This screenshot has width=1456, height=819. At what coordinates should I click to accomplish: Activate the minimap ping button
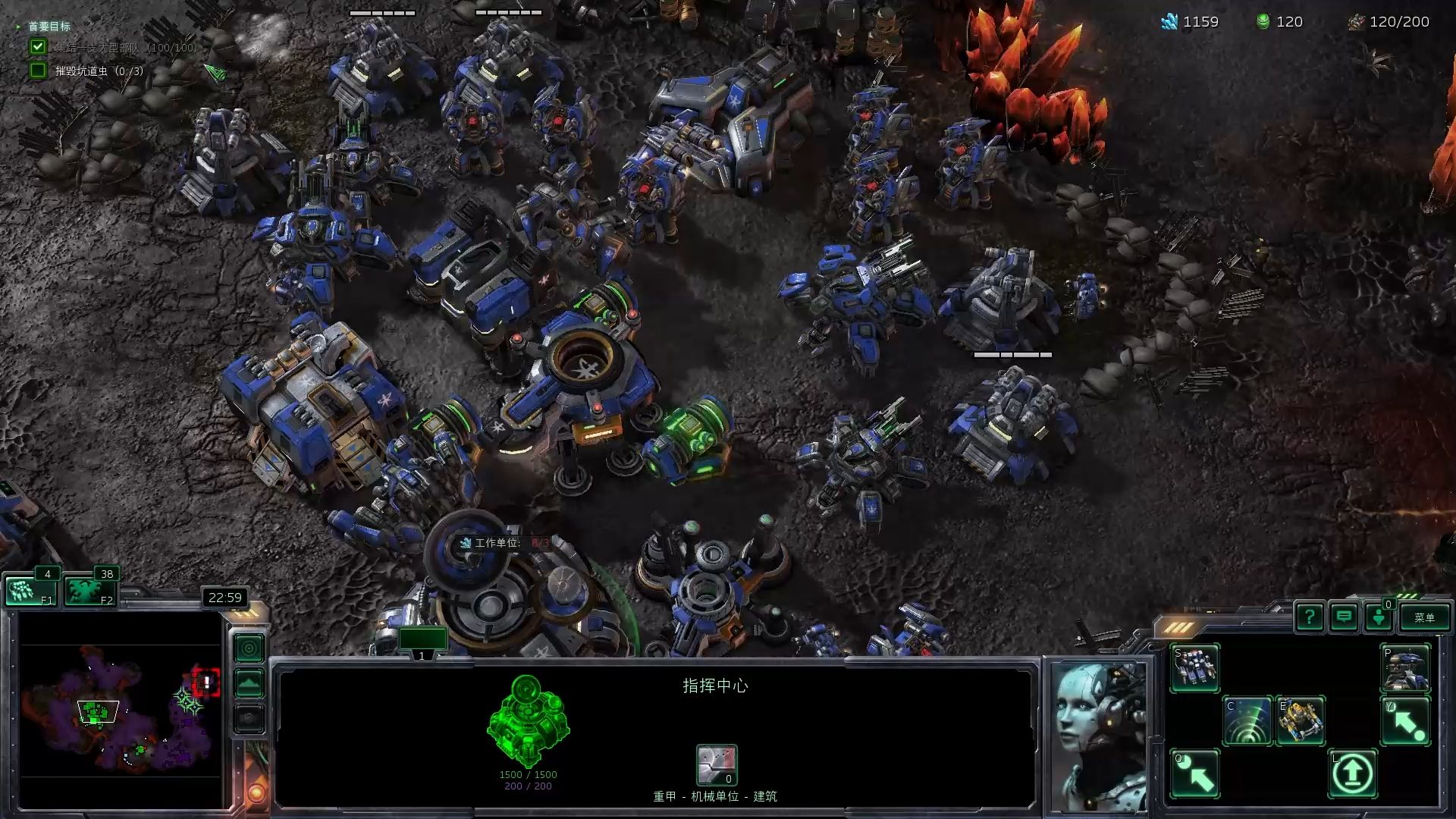pyautogui.click(x=249, y=648)
